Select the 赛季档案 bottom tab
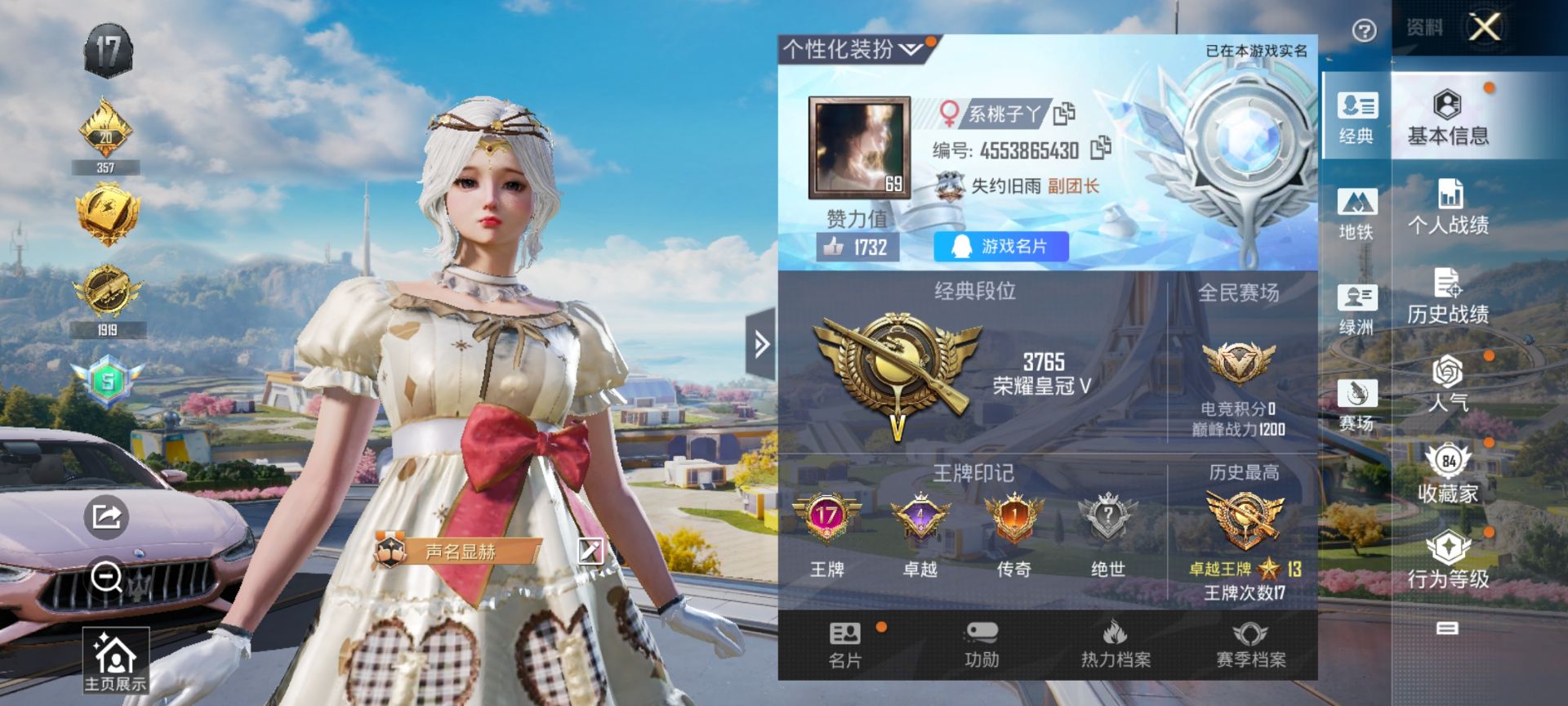The width and height of the screenshot is (1568, 706). click(1250, 645)
